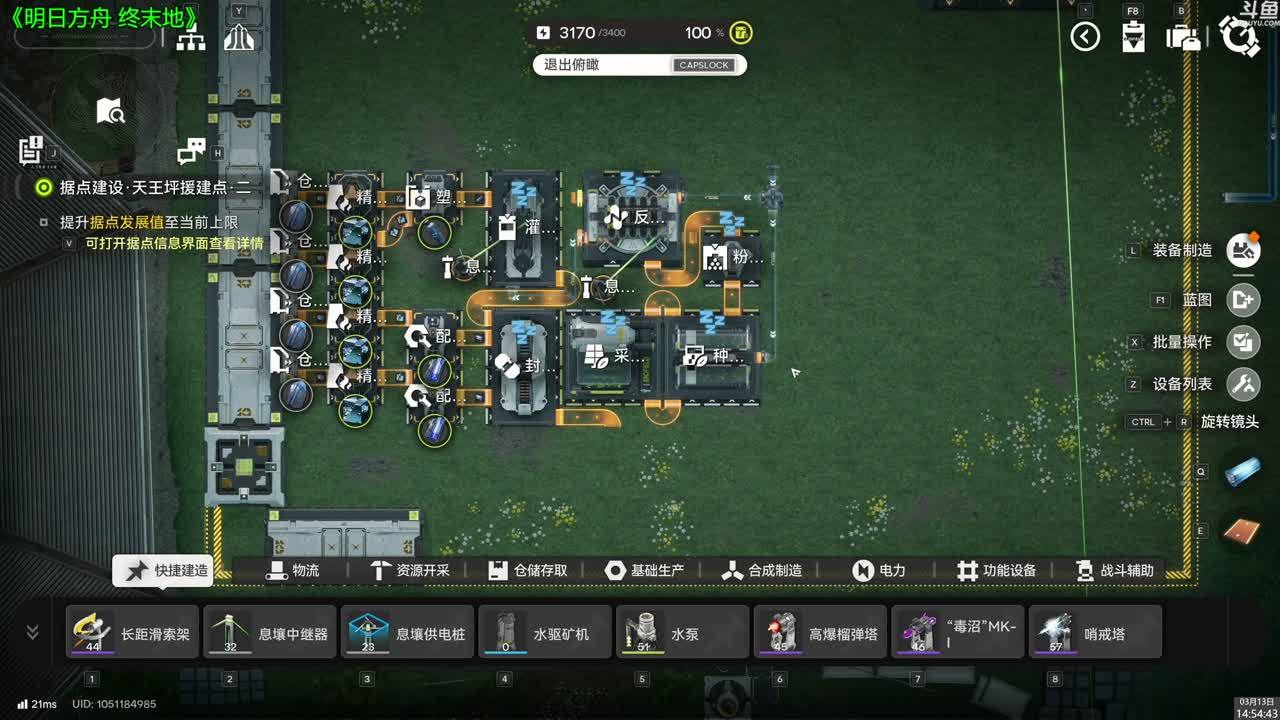Choose the 水泵 build slot
The width and height of the screenshot is (1280, 720).
click(x=683, y=632)
